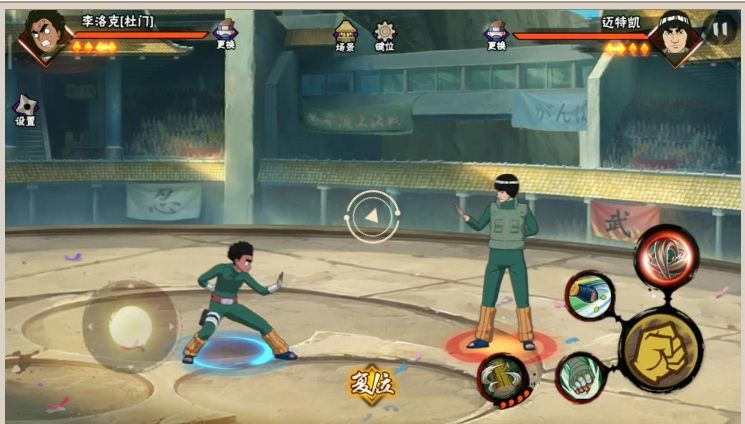Open the 场景 scene selector

click(x=346, y=33)
